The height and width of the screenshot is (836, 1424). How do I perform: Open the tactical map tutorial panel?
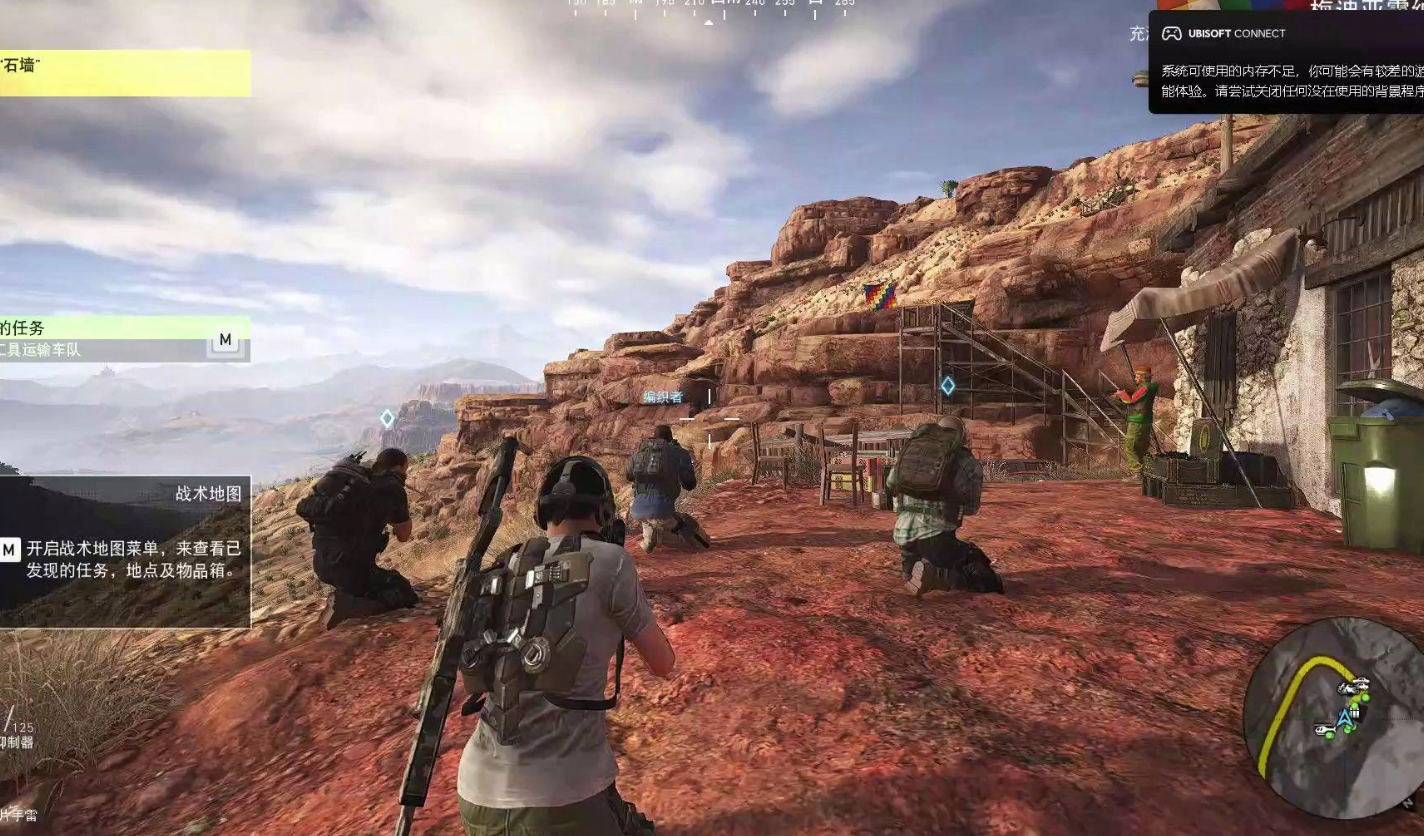point(124,551)
